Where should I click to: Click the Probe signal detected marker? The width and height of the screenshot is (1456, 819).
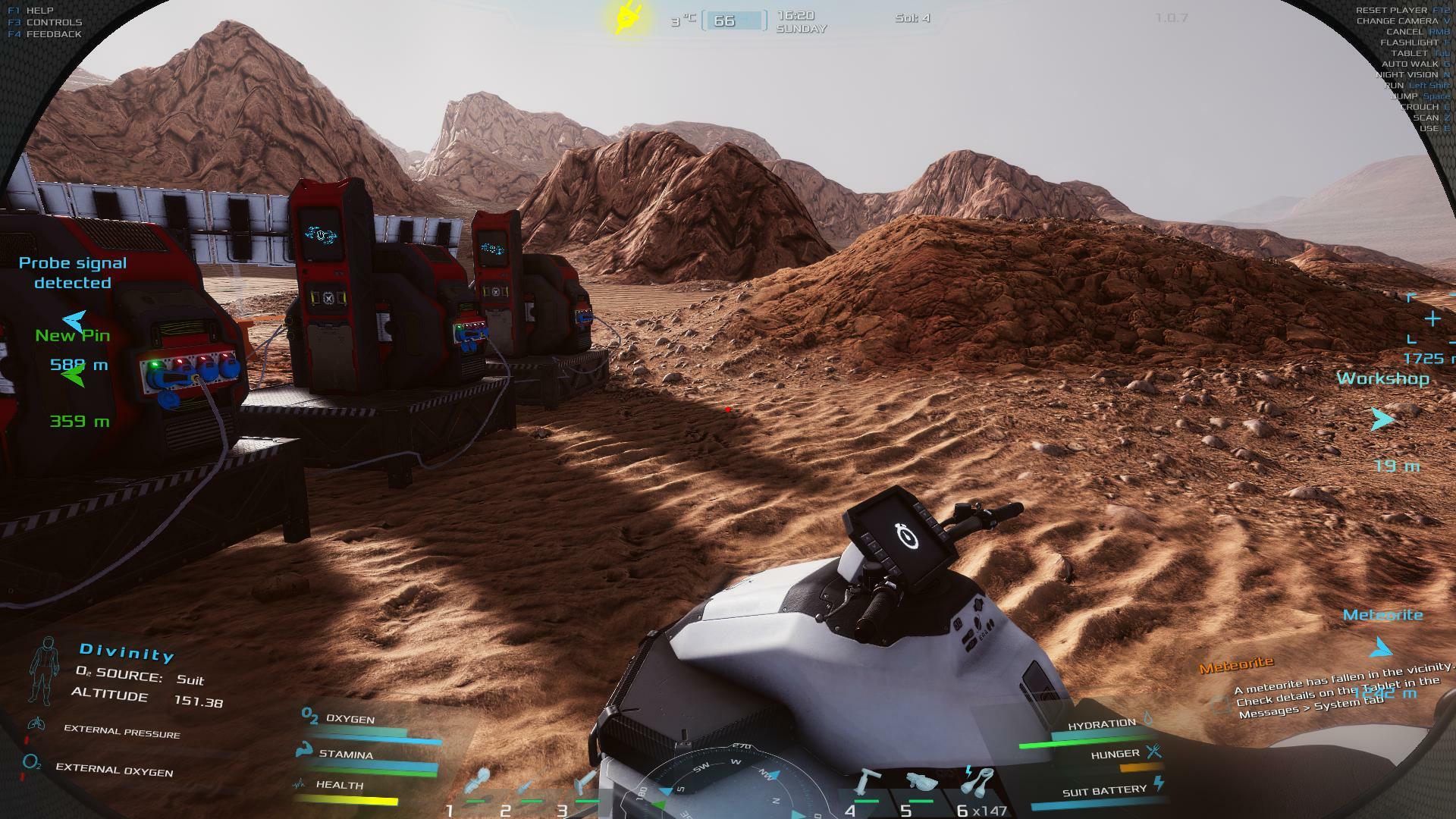coord(74,321)
